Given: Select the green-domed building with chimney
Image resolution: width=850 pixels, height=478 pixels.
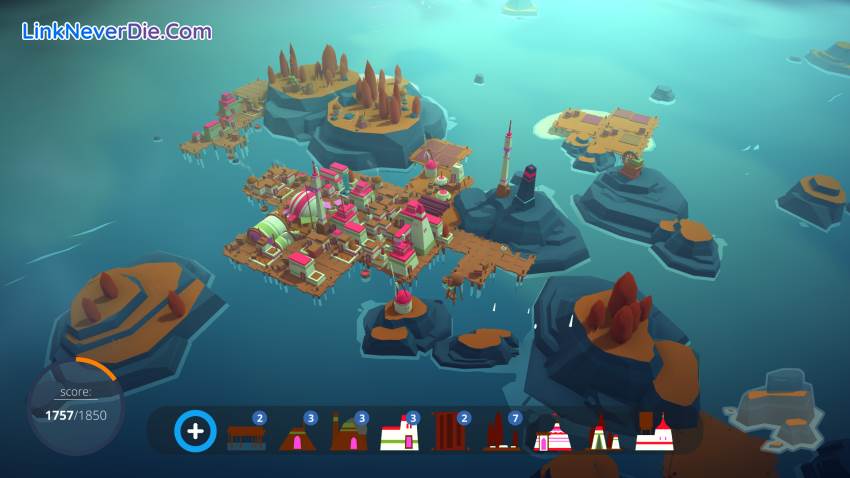Looking at the screenshot, I should pos(348,435).
